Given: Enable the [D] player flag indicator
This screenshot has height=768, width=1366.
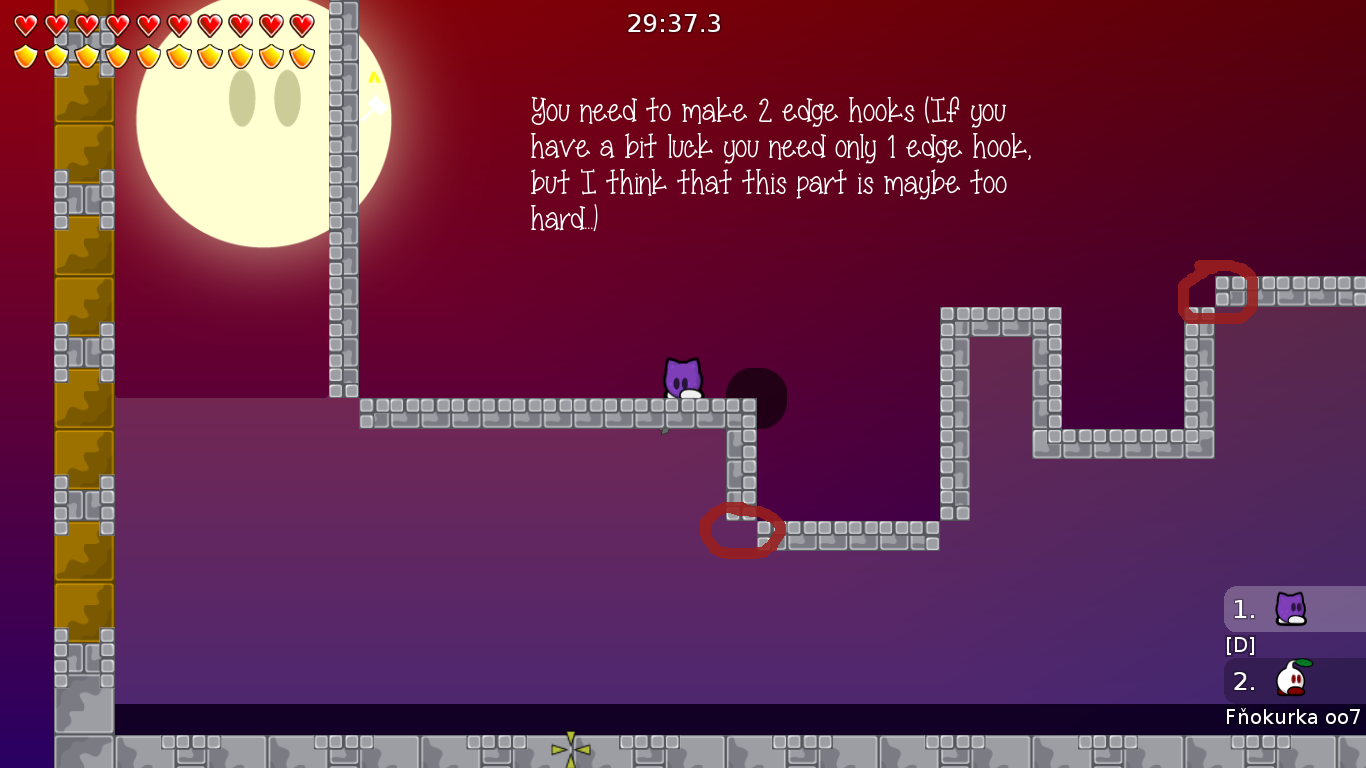Looking at the screenshot, I should tap(1240, 645).
